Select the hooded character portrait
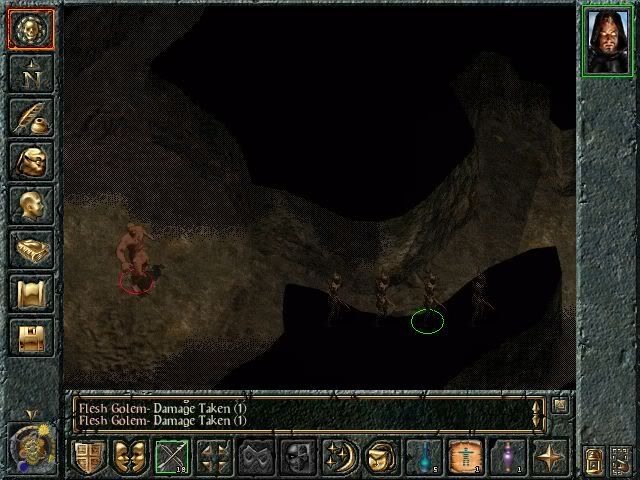This screenshot has width=640, height=480. point(606,41)
